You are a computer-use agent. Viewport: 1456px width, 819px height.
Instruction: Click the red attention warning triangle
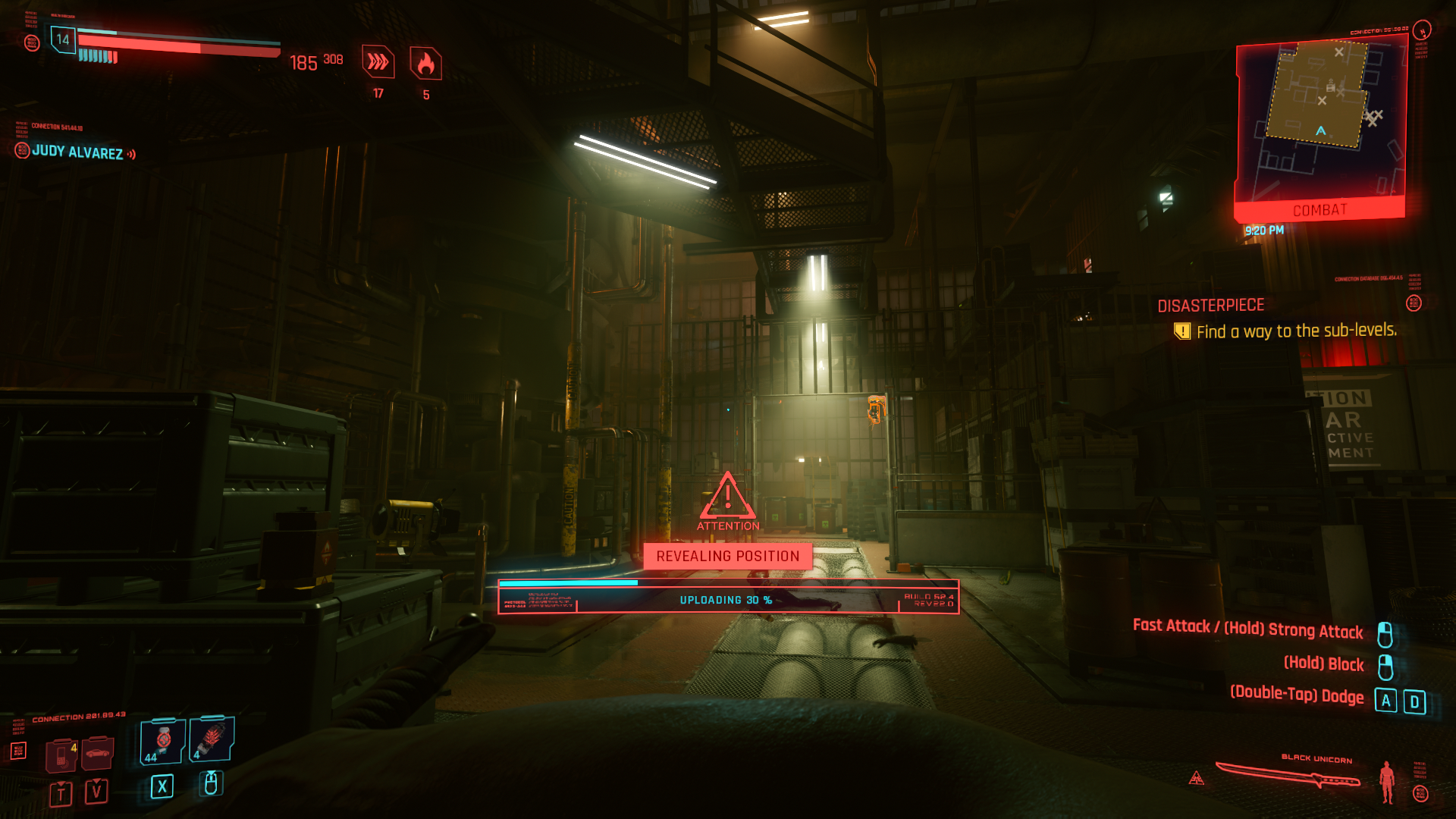[x=727, y=497]
